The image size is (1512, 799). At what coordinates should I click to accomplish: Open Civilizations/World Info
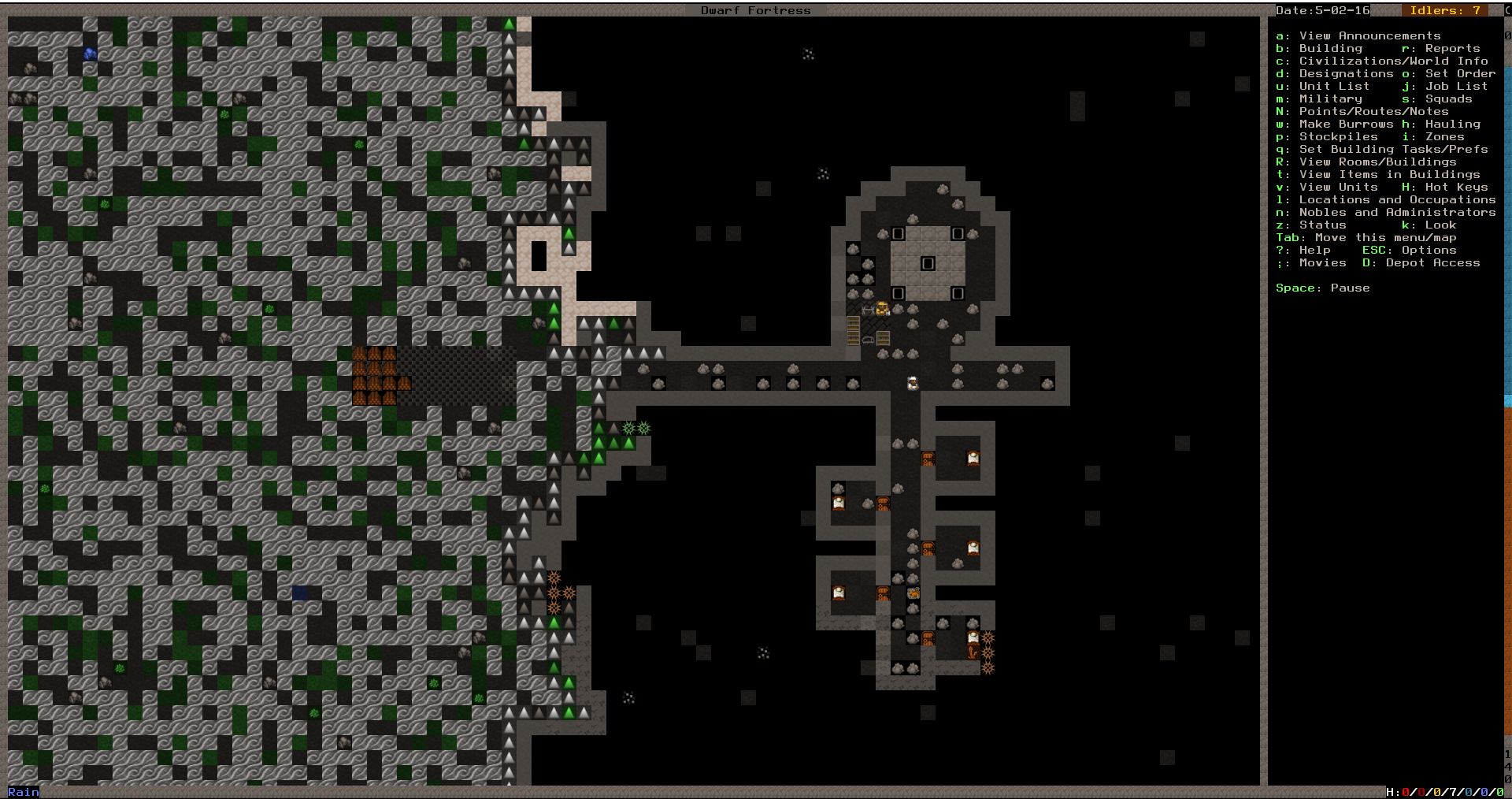point(1393,61)
